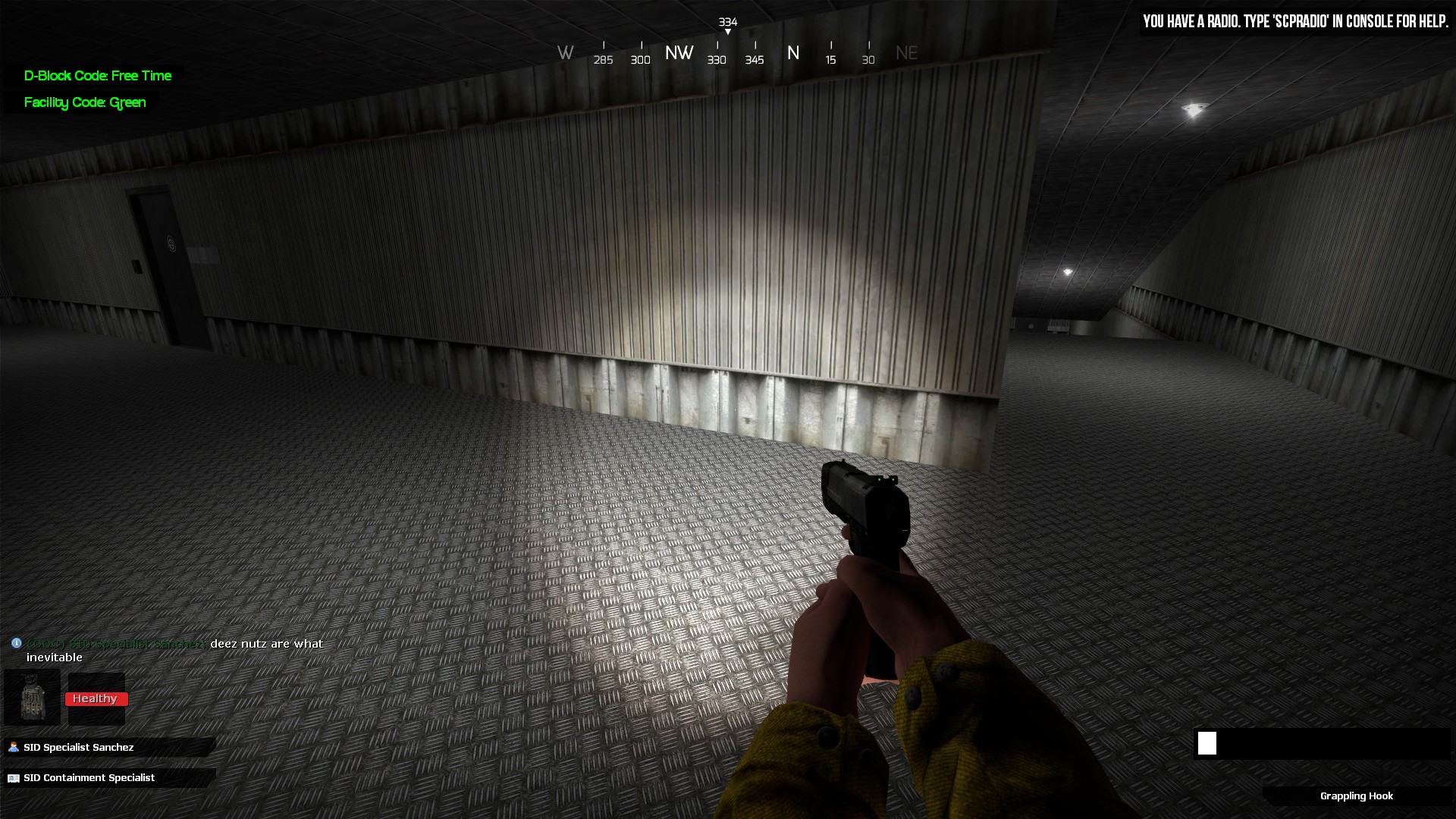Click the tactical vest equipment icon

coord(32,698)
